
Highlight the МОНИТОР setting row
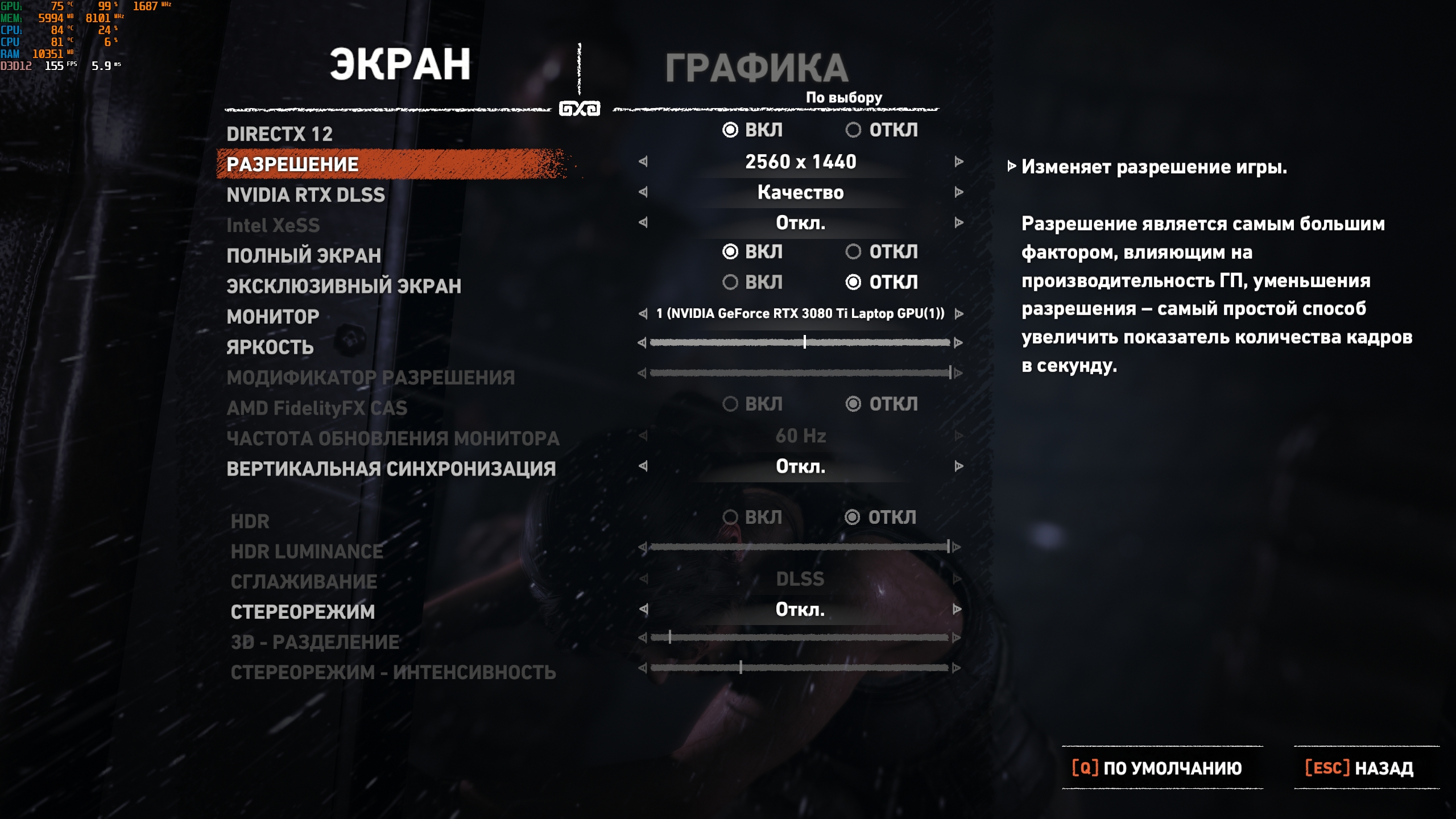pyautogui.click(x=273, y=317)
